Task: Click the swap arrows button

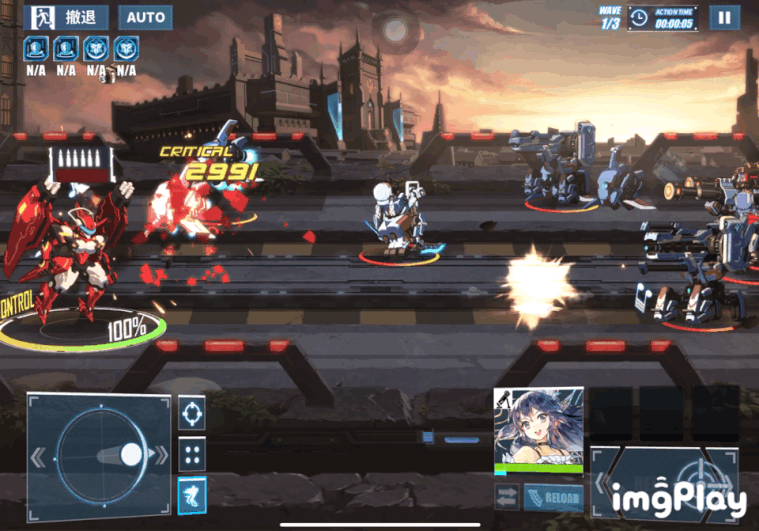Action: click(x=507, y=497)
